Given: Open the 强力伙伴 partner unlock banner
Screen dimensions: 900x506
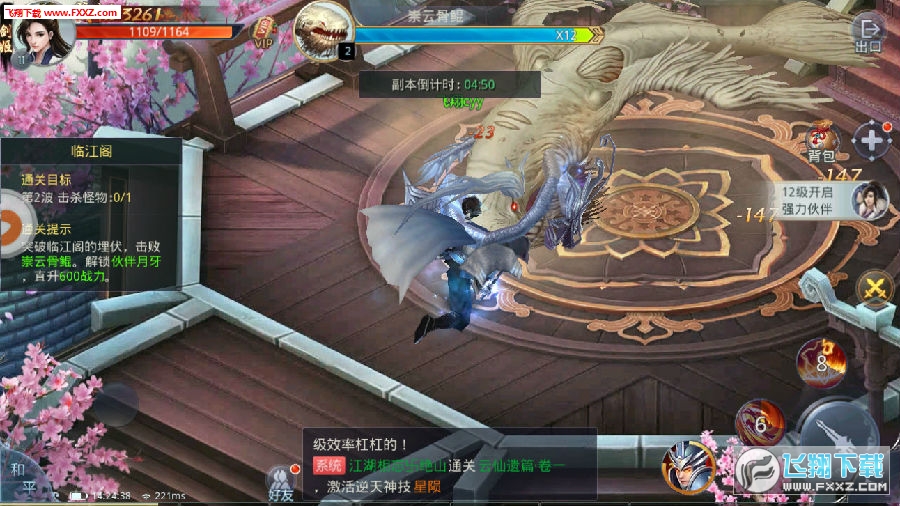Looking at the screenshot, I should pos(832,199).
